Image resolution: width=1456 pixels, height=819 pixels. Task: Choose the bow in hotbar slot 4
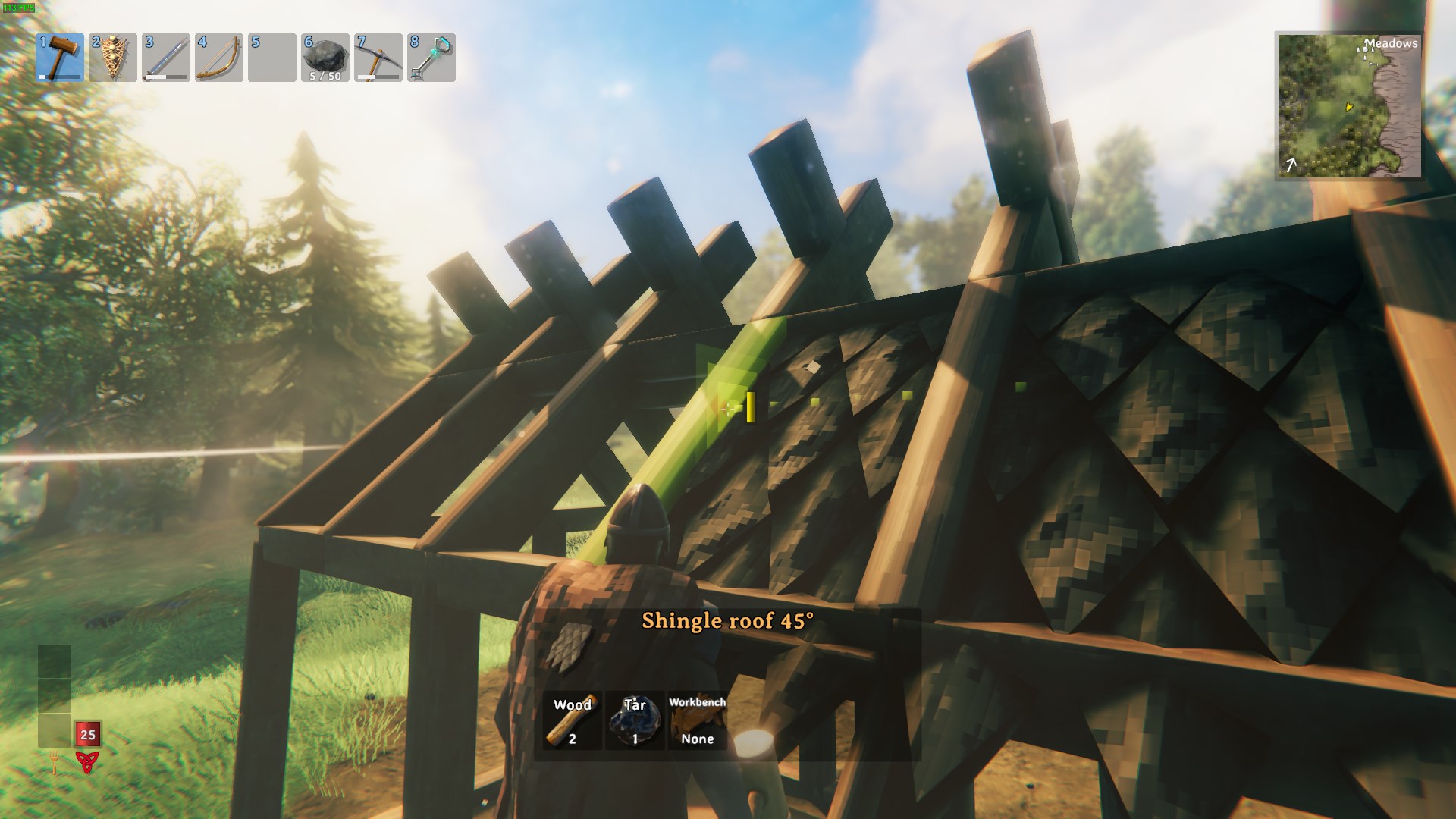219,57
